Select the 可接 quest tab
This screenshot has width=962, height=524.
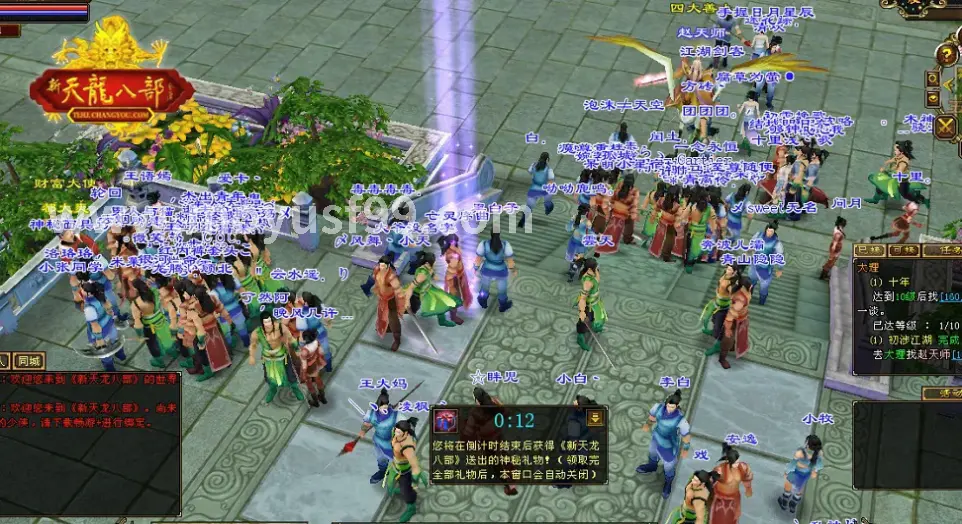pyautogui.click(x=904, y=250)
